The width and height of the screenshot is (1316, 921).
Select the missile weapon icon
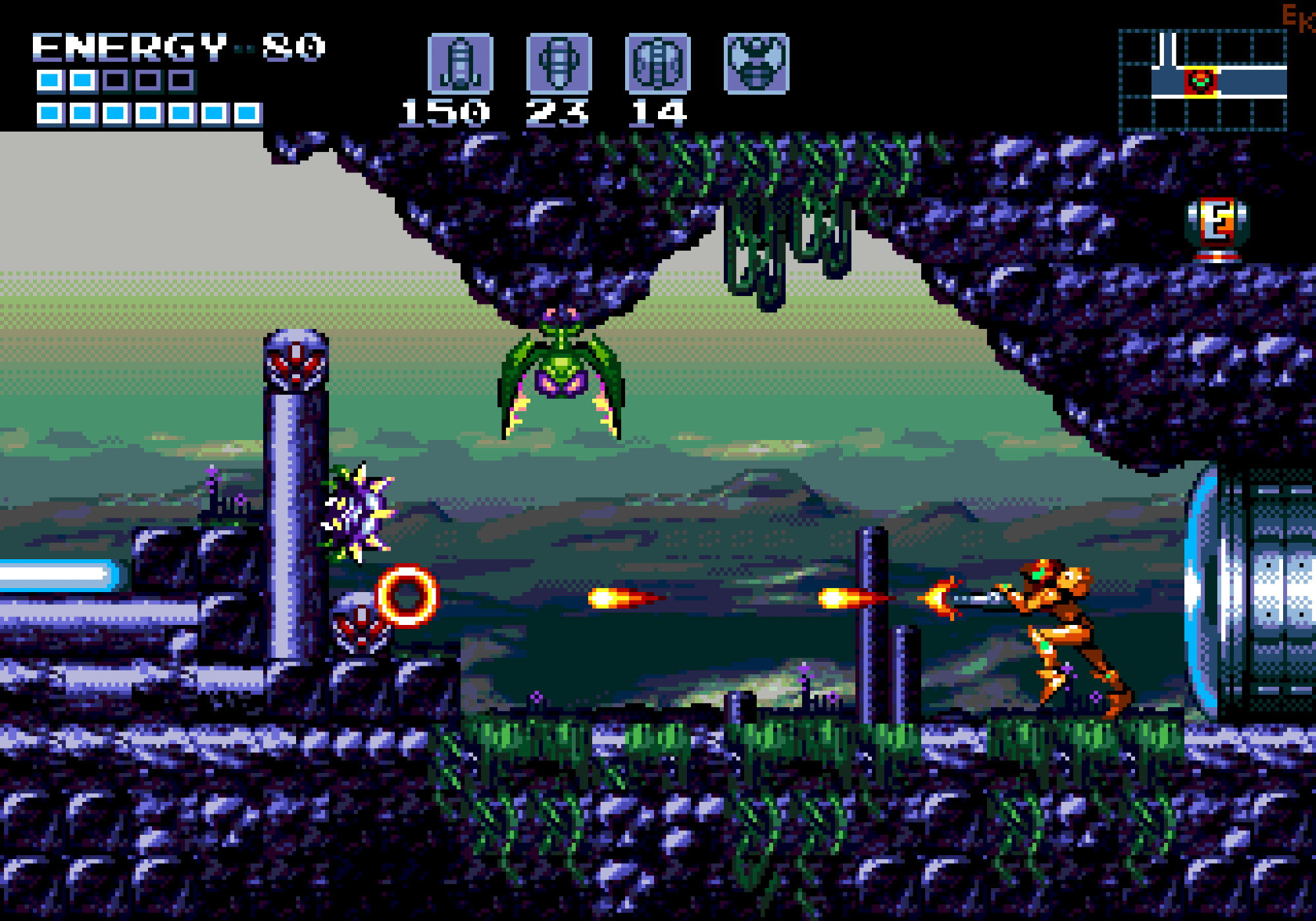pos(460,63)
